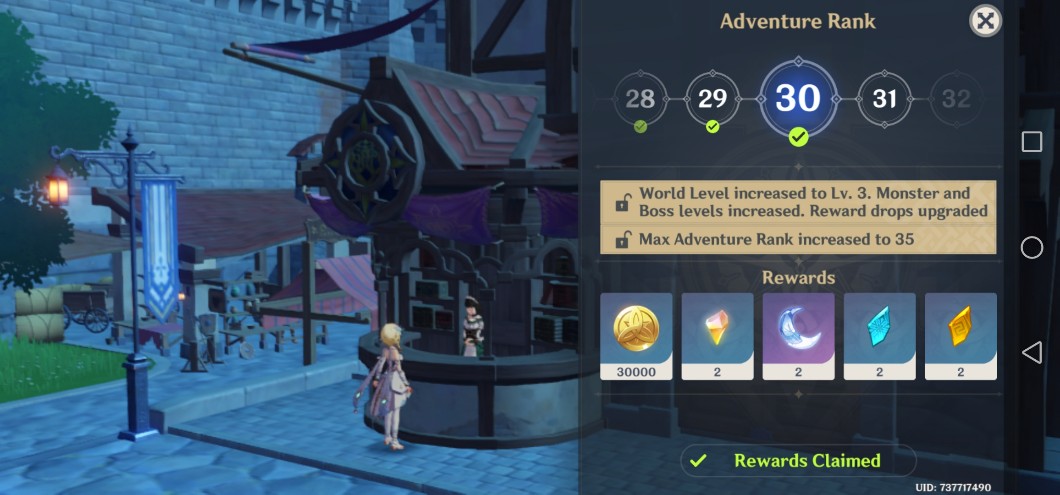Close the Adventure Rank panel
Viewport: 1060px width, 495px height.
(x=985, y=20)
